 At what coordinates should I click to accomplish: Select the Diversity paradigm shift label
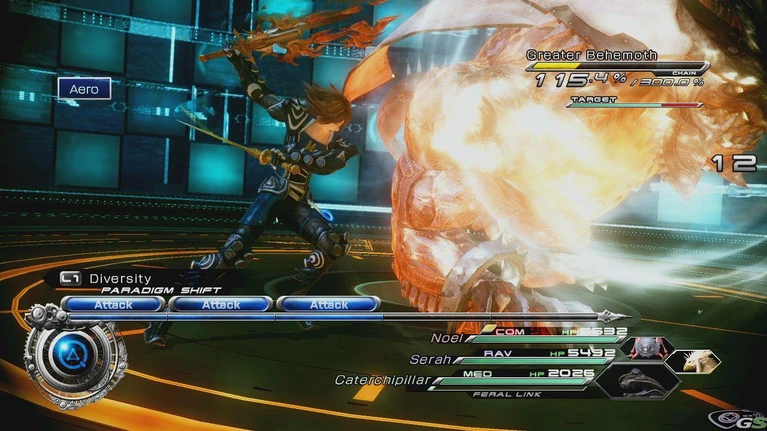(118, 279)
